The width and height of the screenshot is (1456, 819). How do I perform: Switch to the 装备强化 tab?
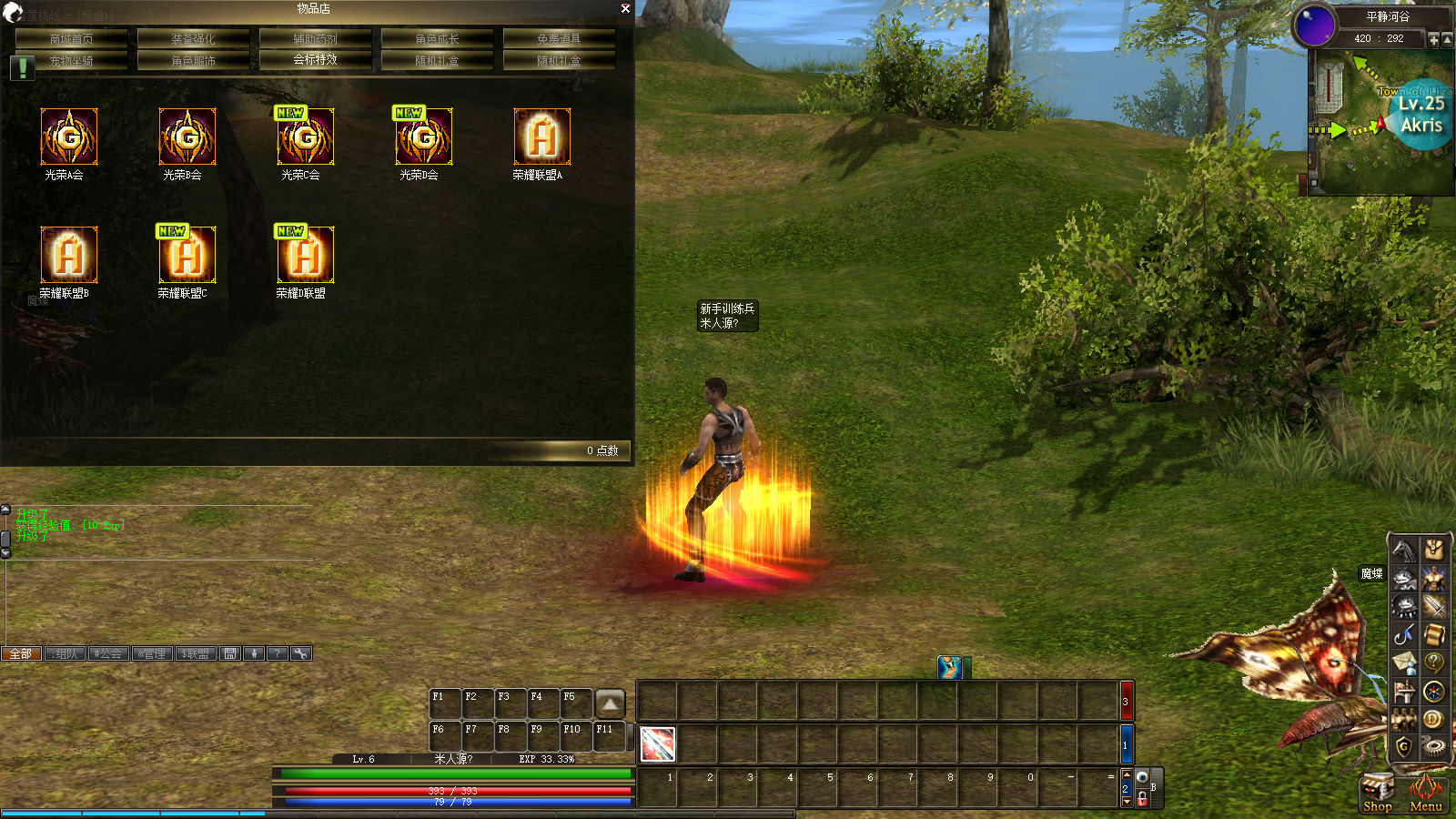tap(193, 39)
